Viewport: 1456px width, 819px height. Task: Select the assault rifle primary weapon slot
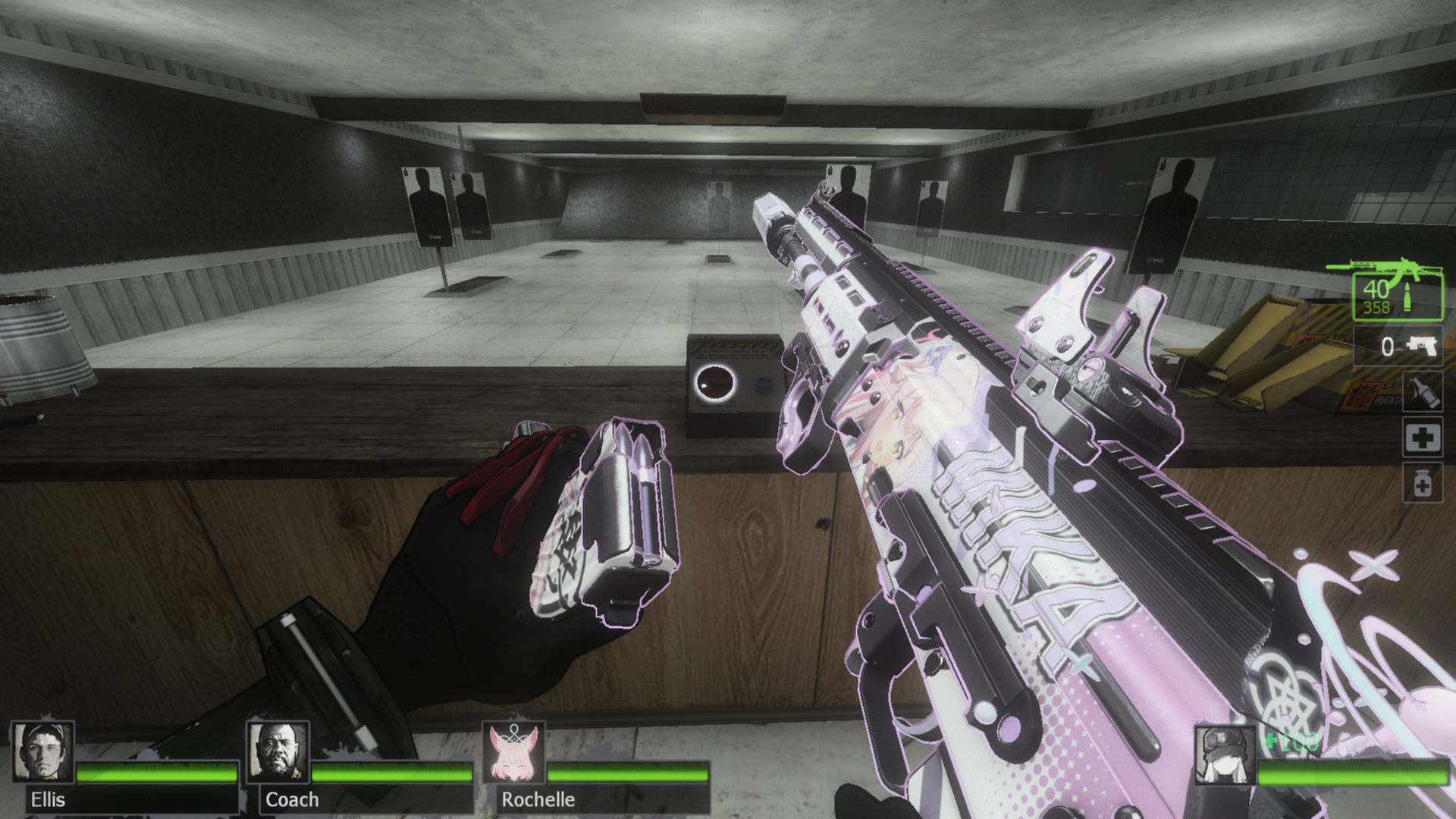pyautogui.click(x=1398, y=296)
